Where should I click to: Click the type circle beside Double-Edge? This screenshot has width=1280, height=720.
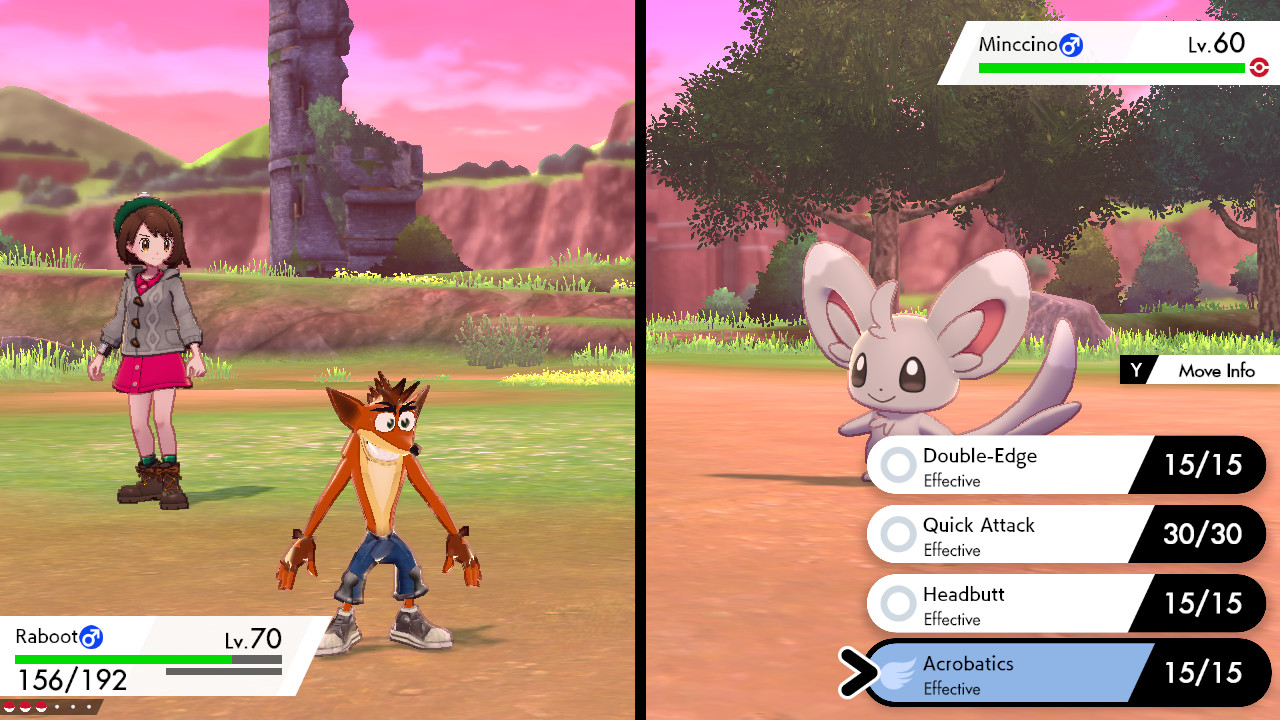pyautogui.click(x=897, y=464)
